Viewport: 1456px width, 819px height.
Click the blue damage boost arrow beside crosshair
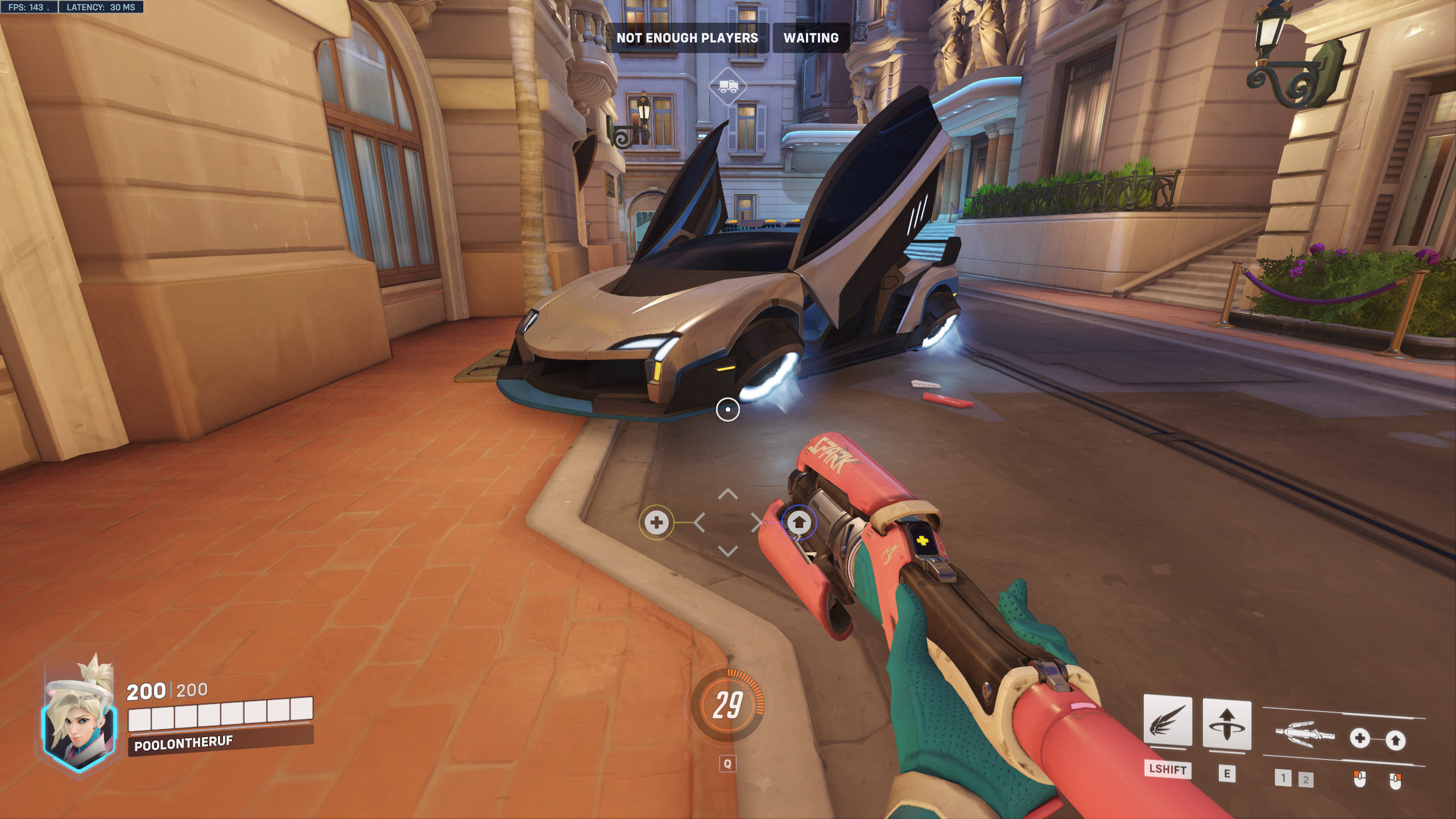tap(799, 522)
